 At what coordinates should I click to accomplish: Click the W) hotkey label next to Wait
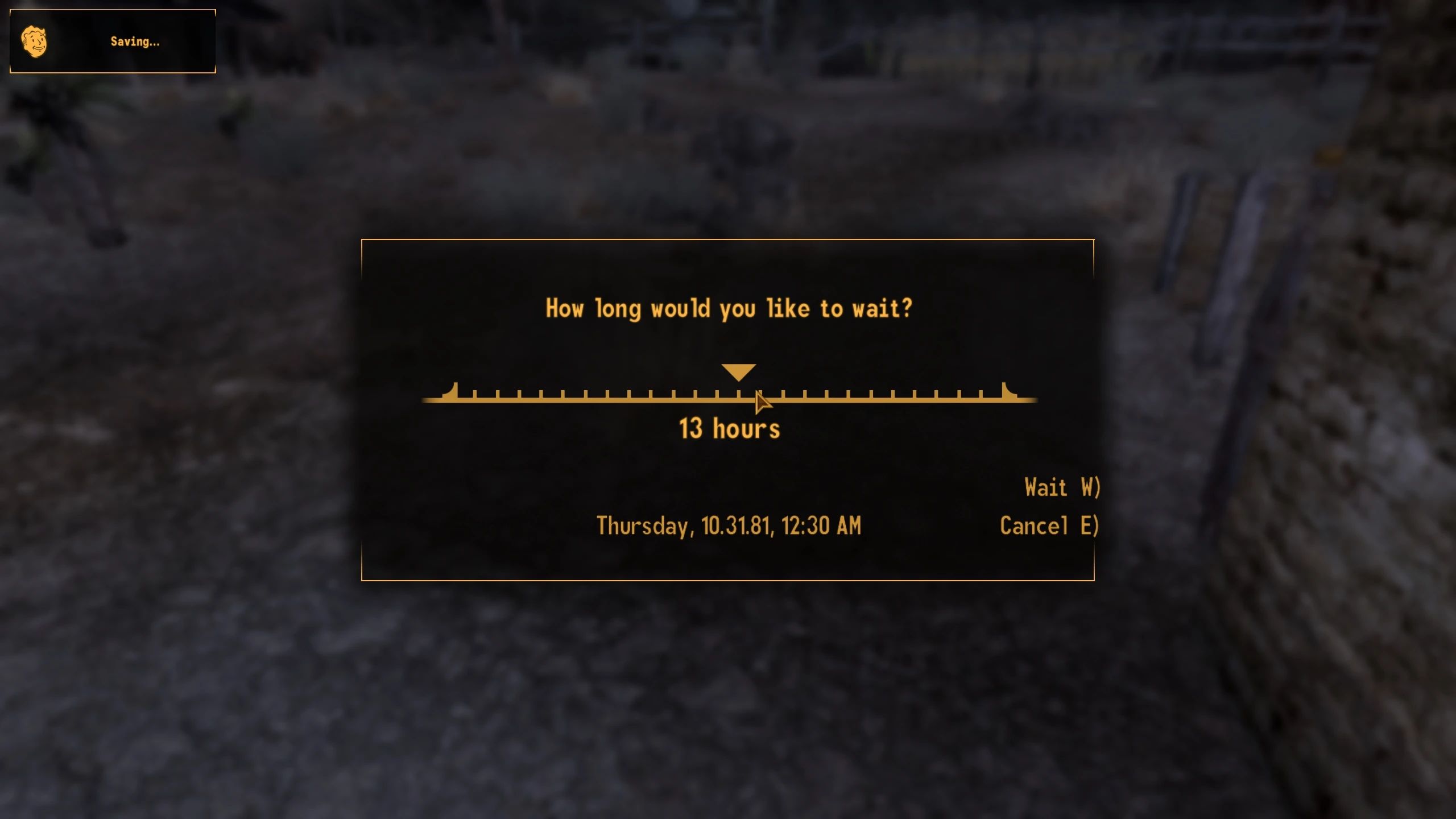tap(1092, 487)
